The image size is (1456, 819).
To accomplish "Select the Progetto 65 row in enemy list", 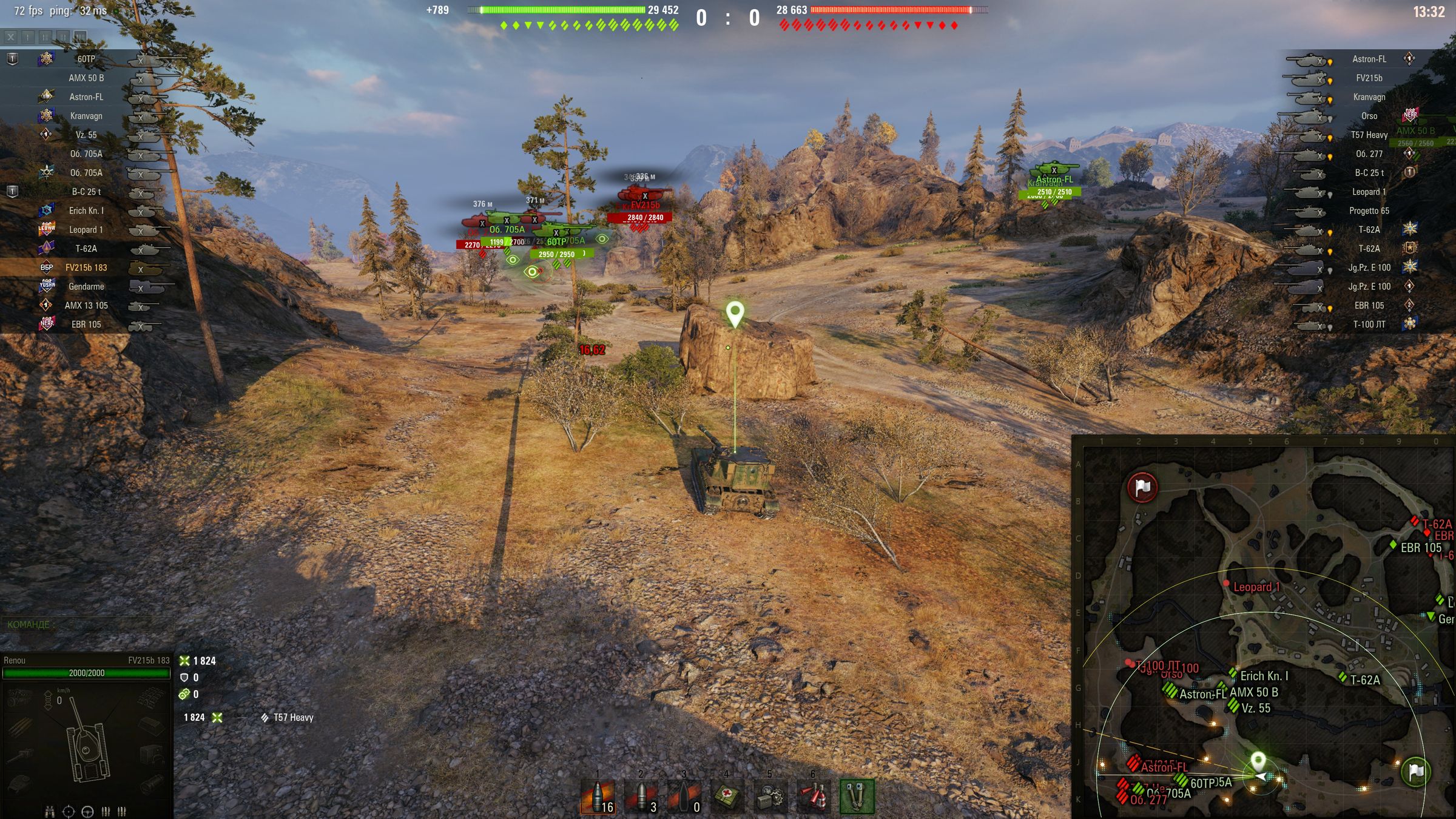I will pyautogui.click(x=1369, y=211).
